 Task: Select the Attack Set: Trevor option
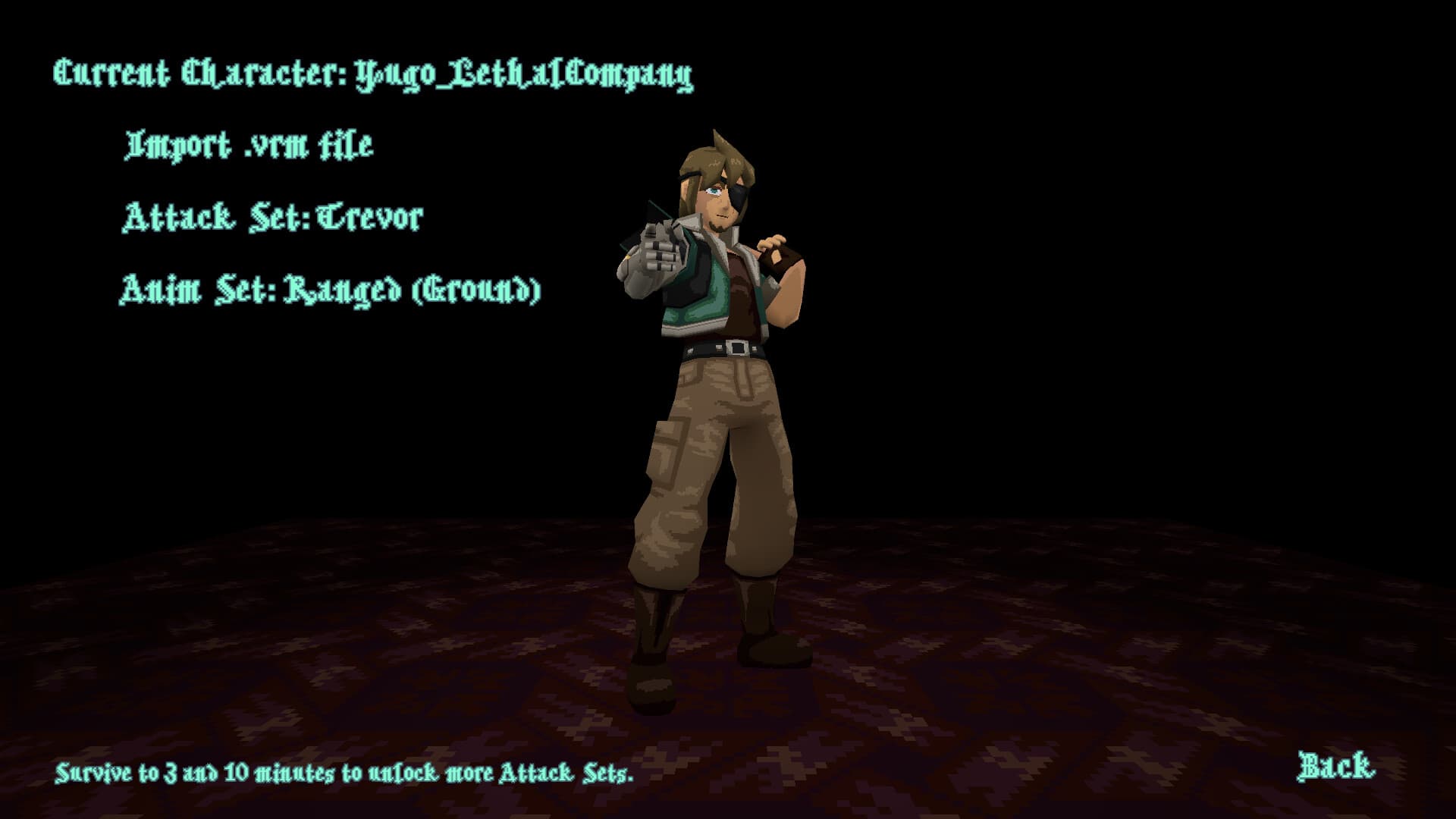(273, 216)
